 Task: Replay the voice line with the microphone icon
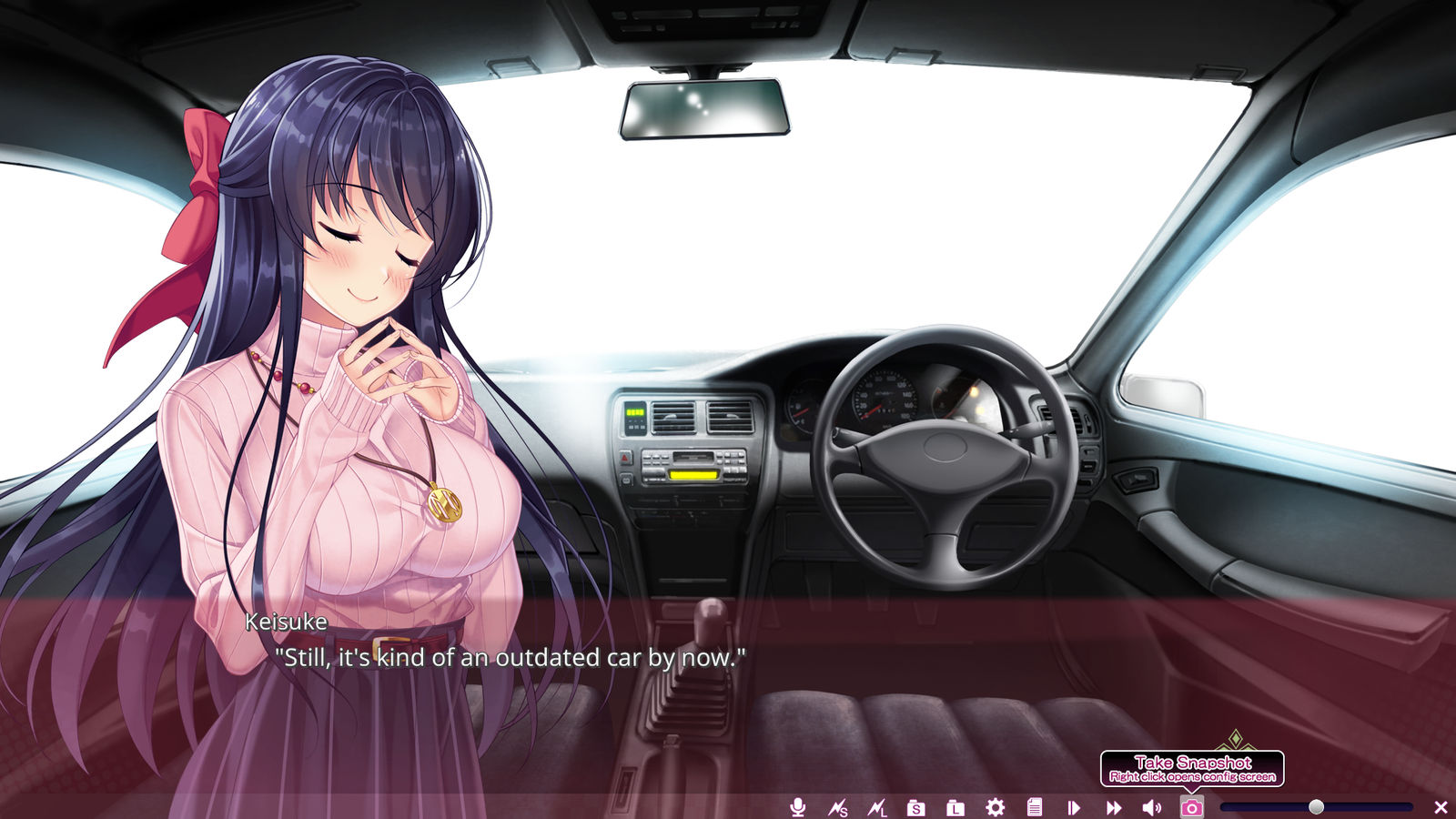[x=798, y=807]
